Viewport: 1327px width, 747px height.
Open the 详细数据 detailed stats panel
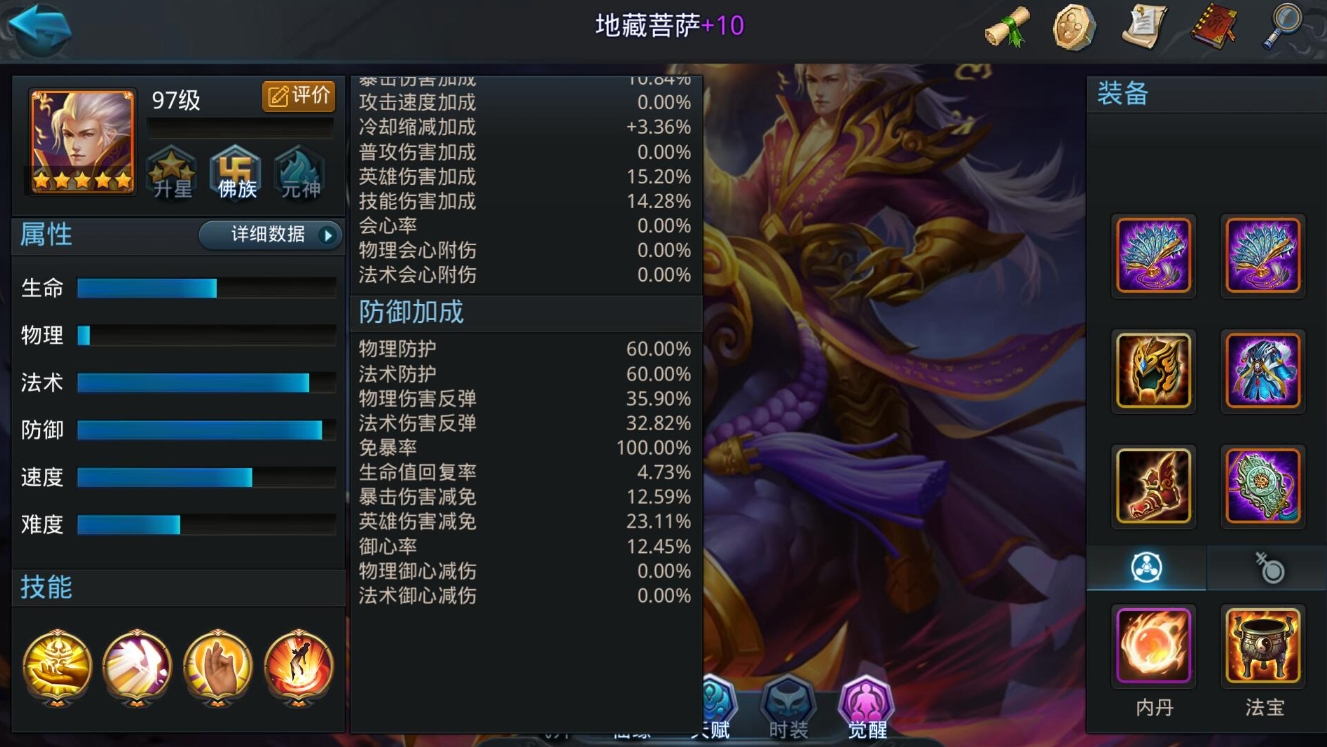click(263, 237)
